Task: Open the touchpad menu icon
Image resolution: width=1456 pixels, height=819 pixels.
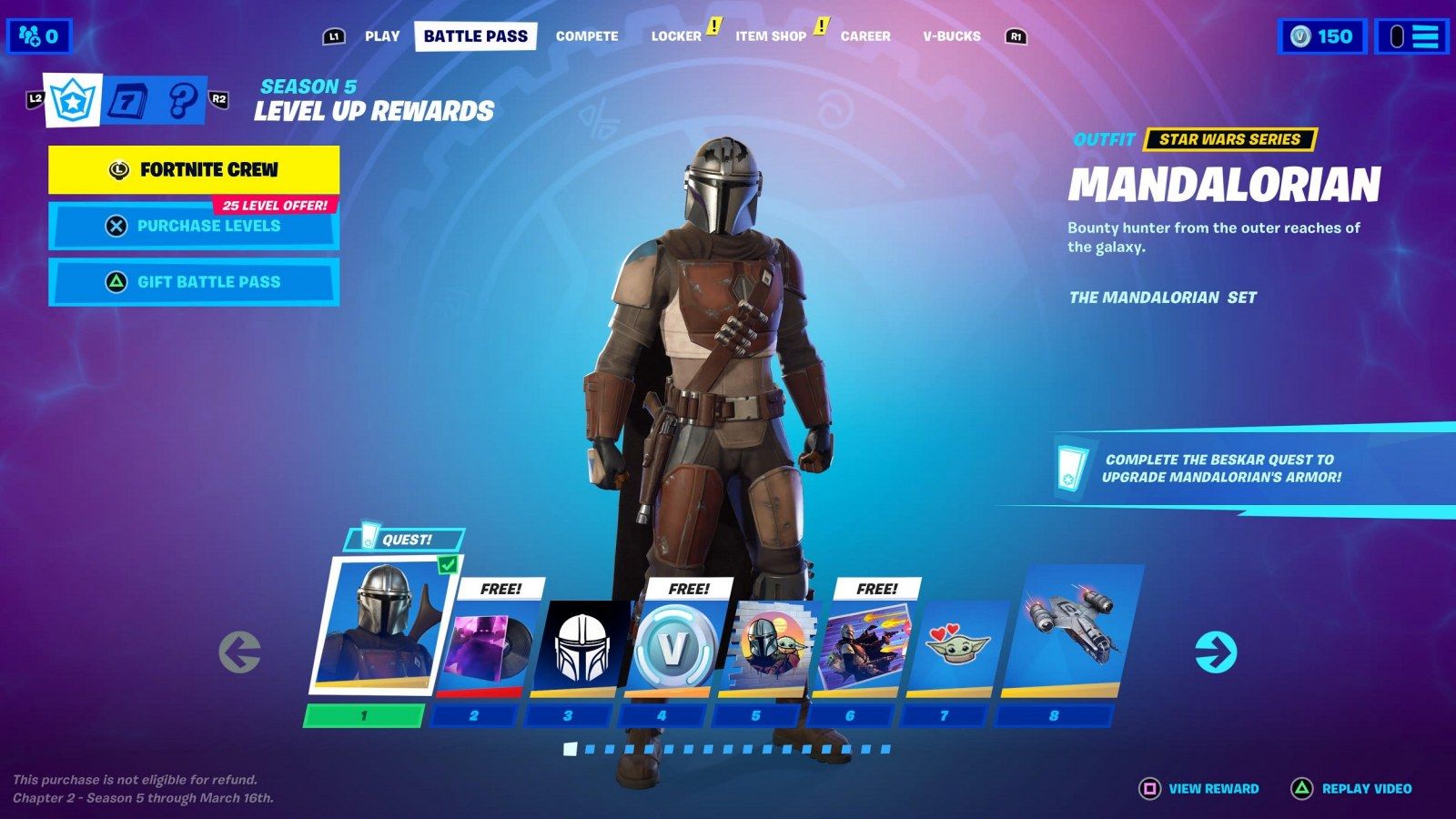Action: (1395, 35)
